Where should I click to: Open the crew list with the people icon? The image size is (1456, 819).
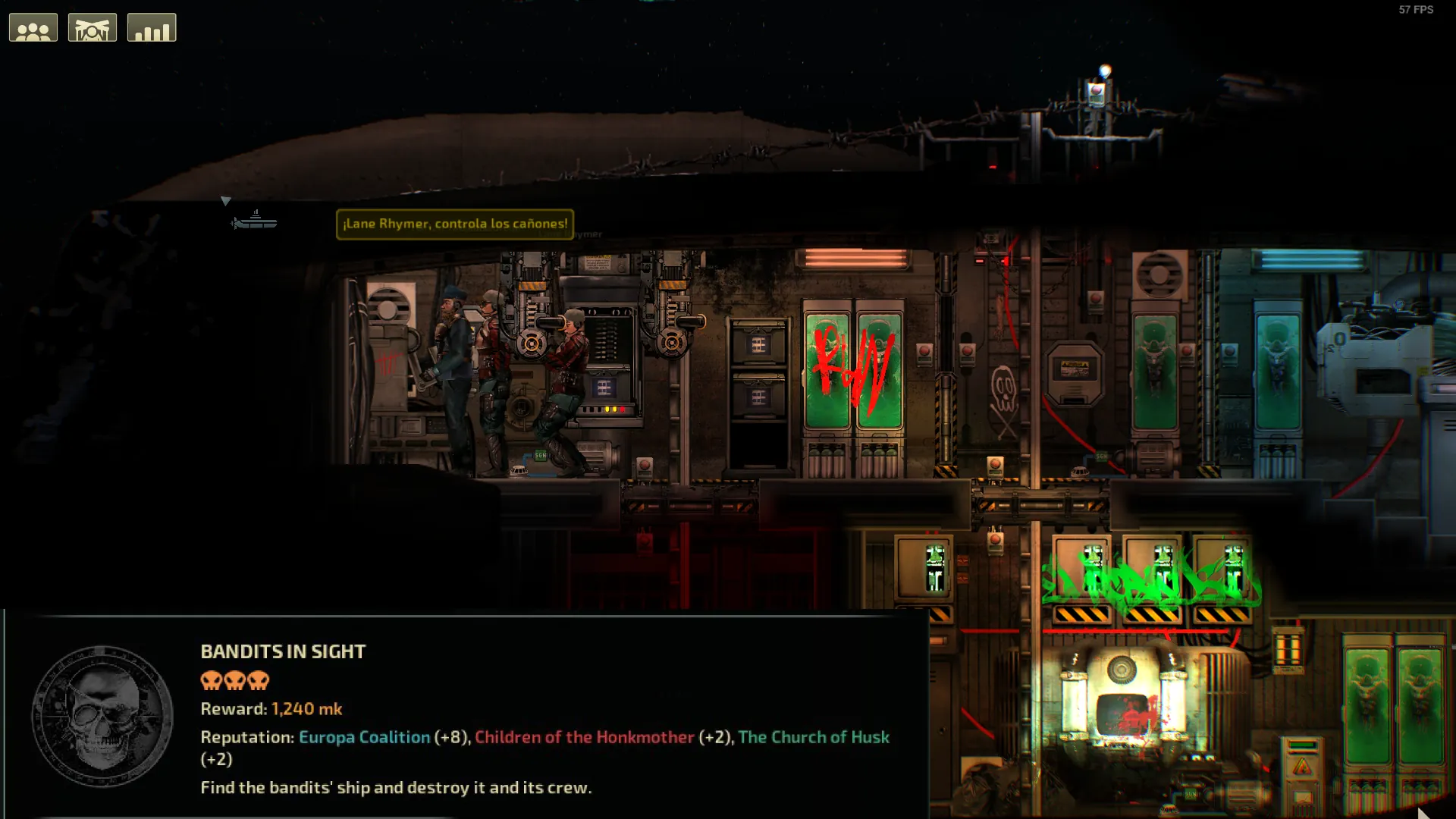click(33, 28)
